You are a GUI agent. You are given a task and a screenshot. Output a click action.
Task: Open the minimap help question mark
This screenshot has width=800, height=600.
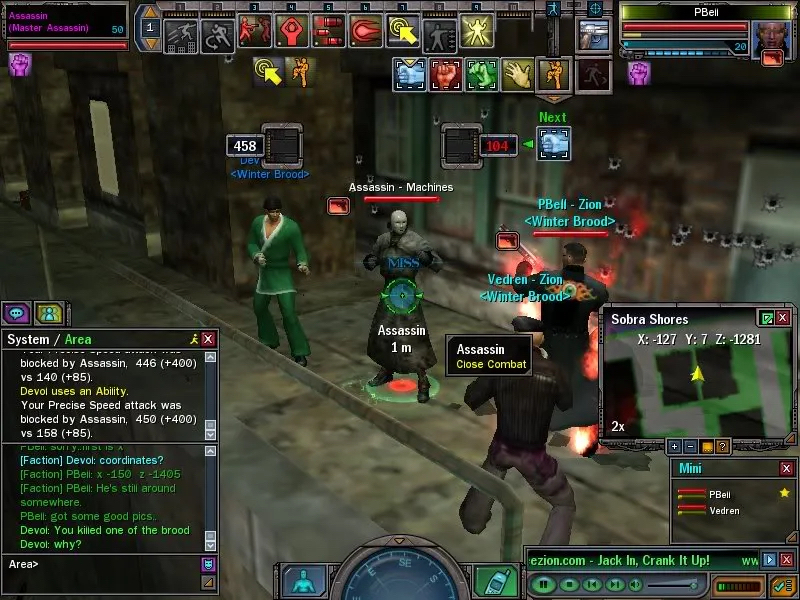[723, 446]
